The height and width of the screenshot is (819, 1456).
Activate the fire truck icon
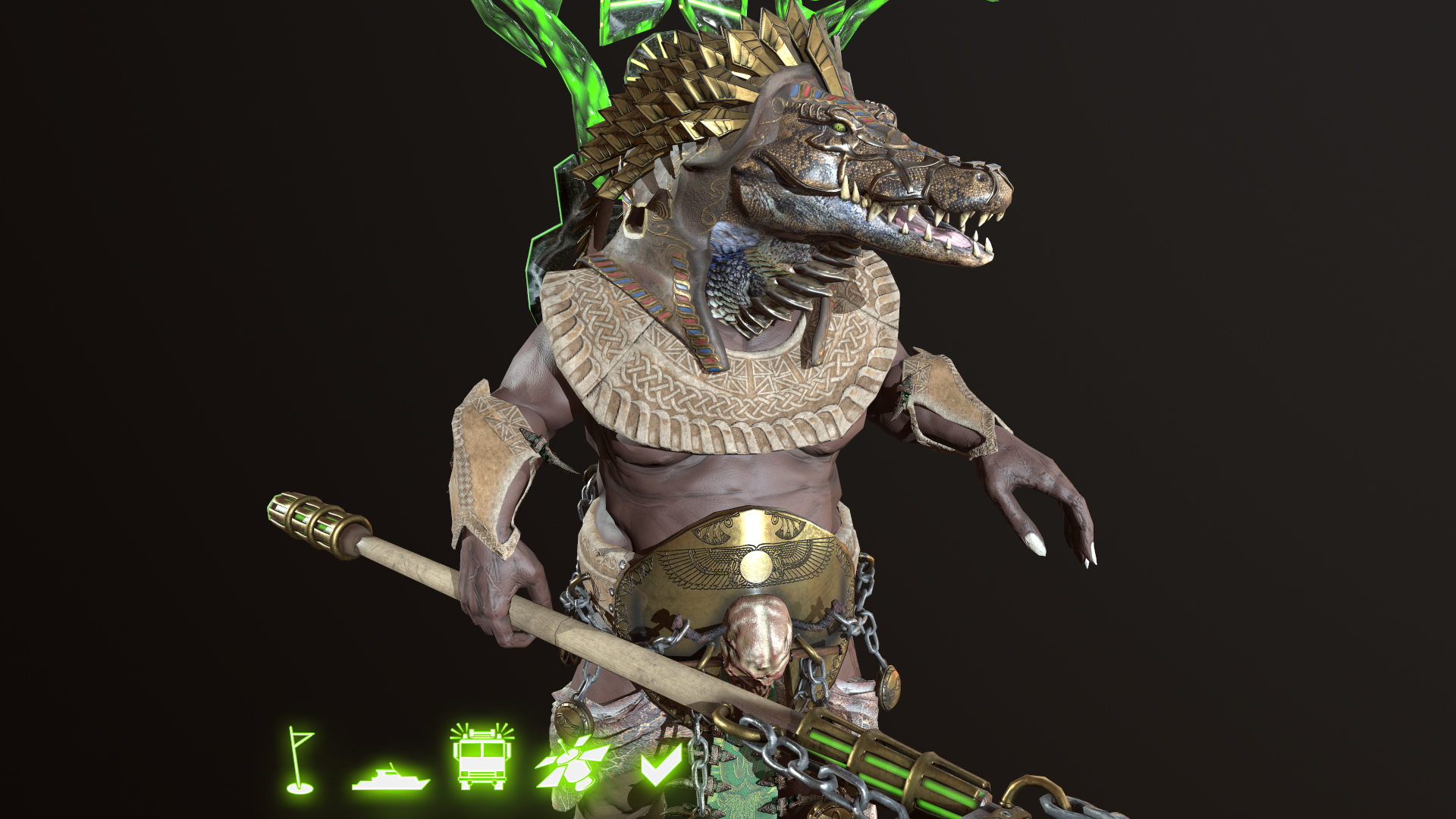[x=482, y=756]
